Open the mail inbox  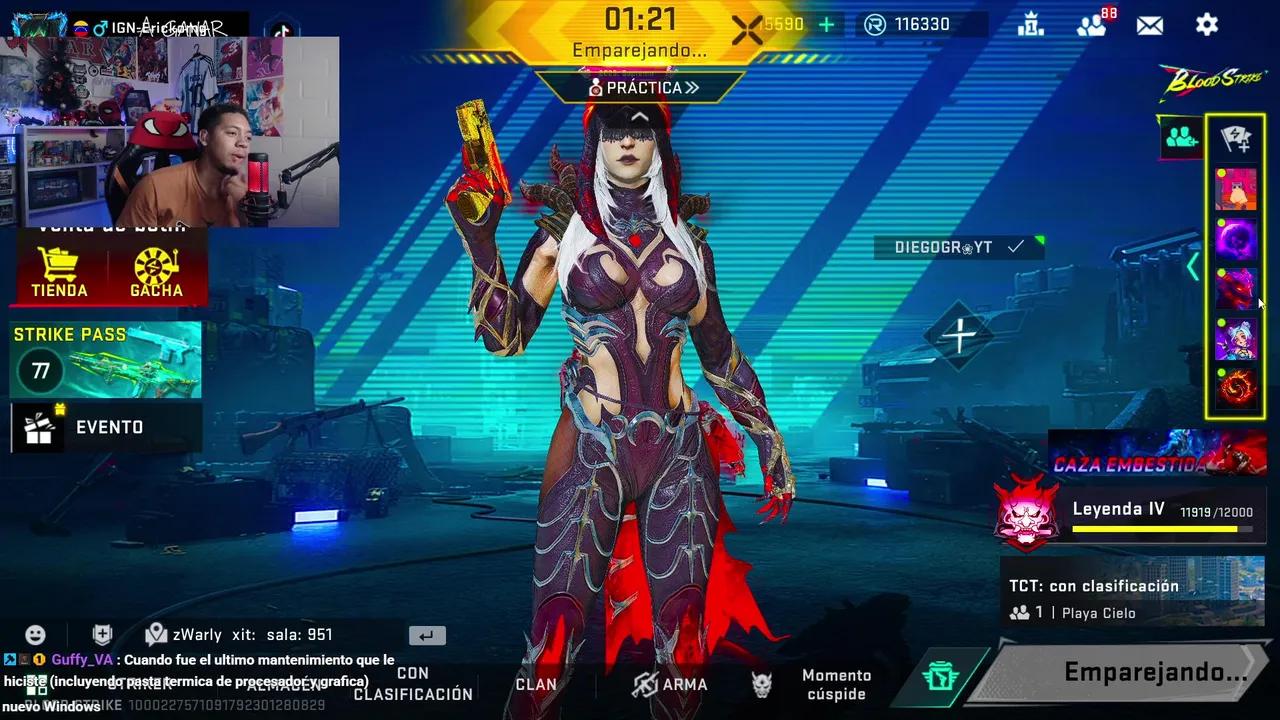tap(1149, 25)
